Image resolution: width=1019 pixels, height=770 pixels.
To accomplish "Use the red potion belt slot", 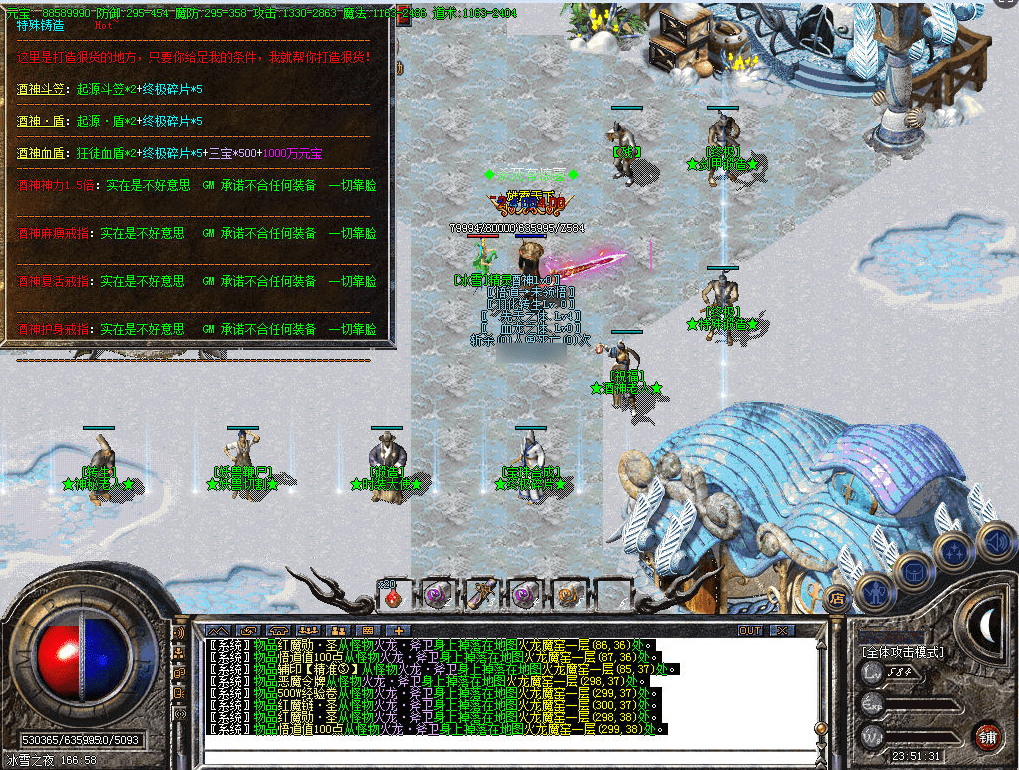I will point(393,595).
